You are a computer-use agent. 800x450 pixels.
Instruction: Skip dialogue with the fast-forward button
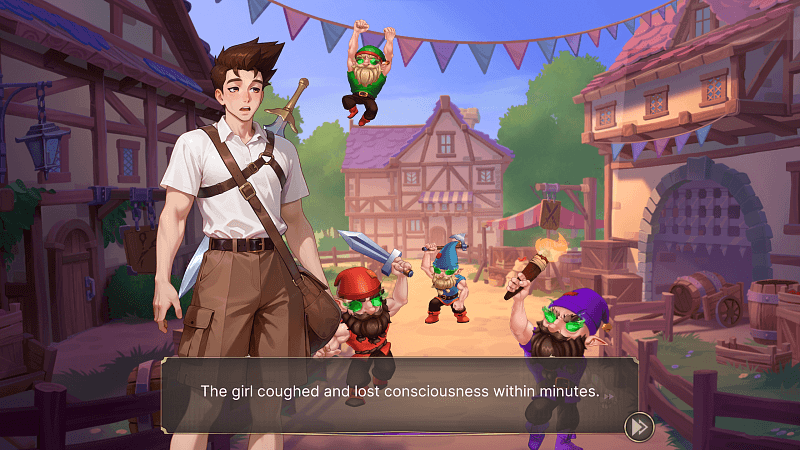(638, 427)
